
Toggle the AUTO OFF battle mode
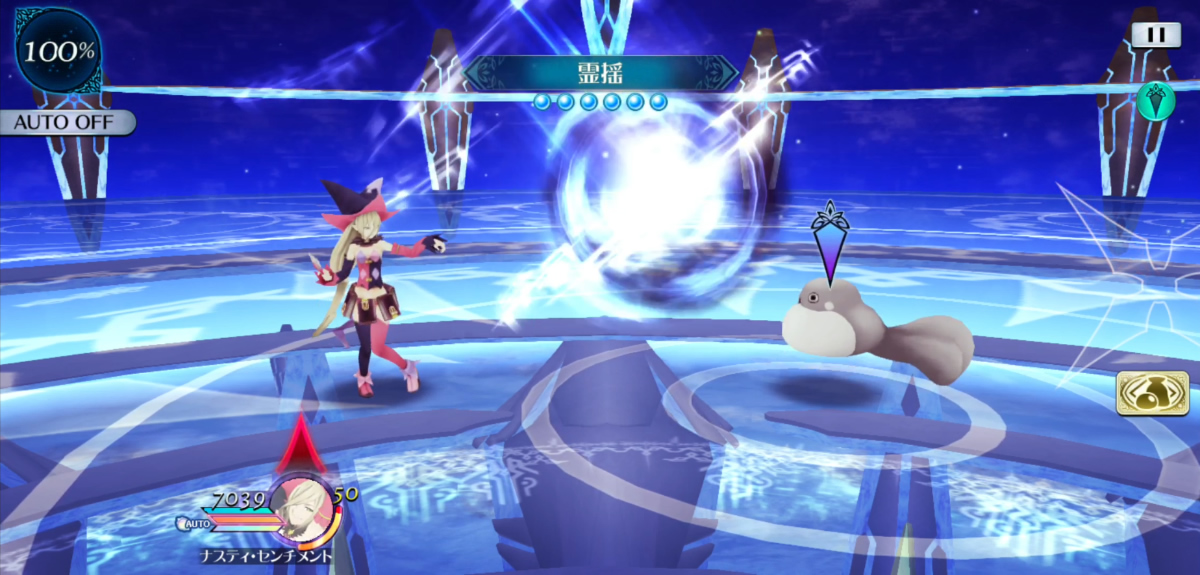(x=66, y=124)
